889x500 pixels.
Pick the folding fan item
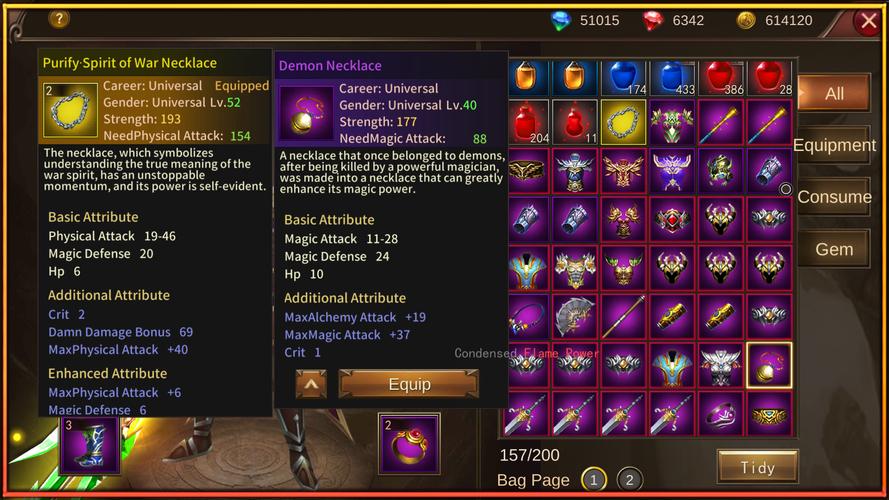[575, 317]
